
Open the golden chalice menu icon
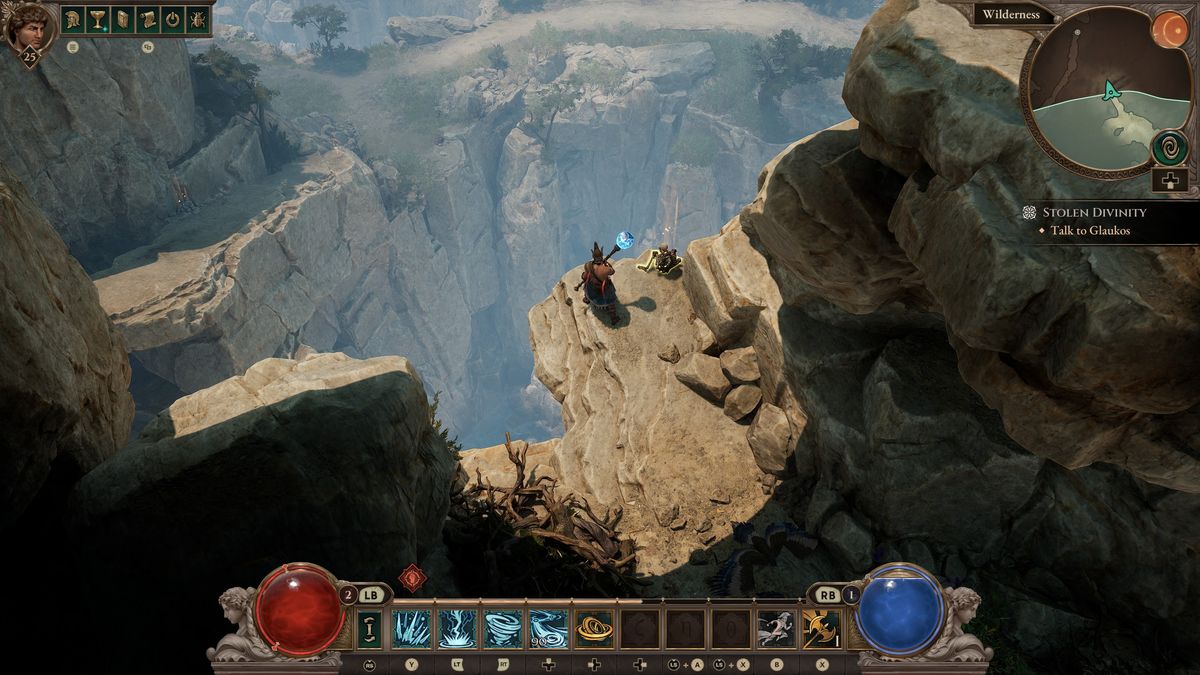coord(98,19)
